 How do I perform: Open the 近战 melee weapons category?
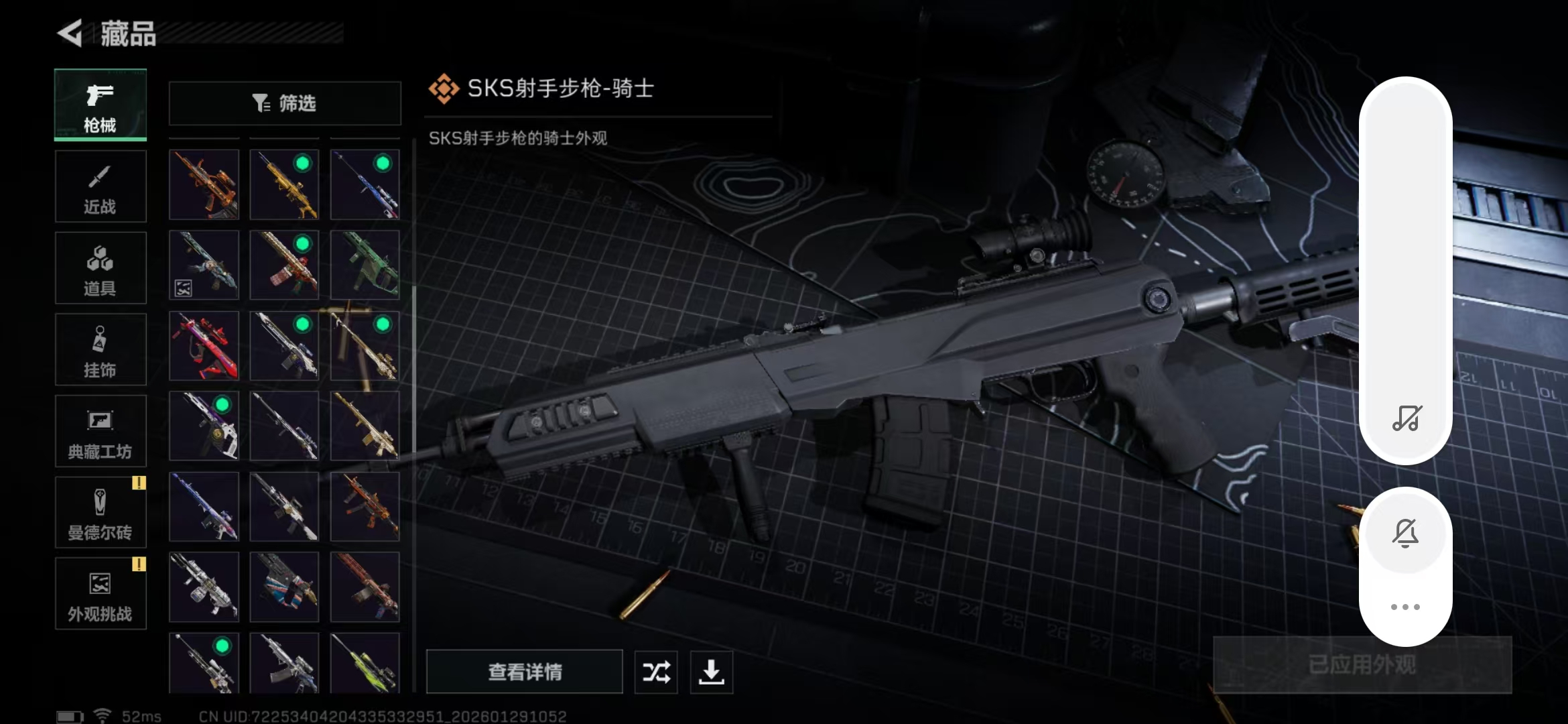point(100,186)
